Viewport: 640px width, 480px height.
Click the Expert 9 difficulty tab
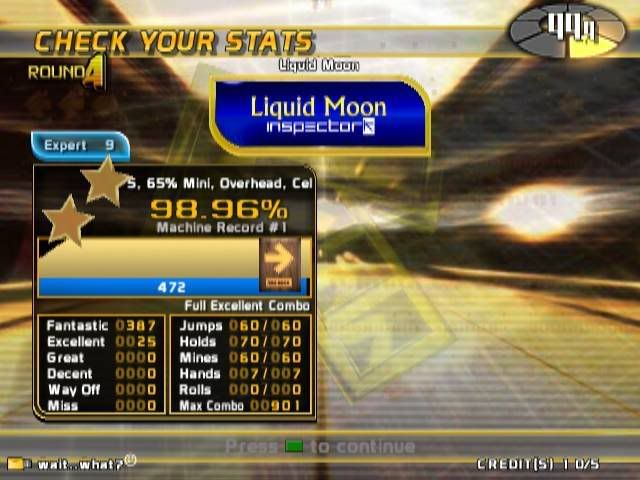point(80,146)
